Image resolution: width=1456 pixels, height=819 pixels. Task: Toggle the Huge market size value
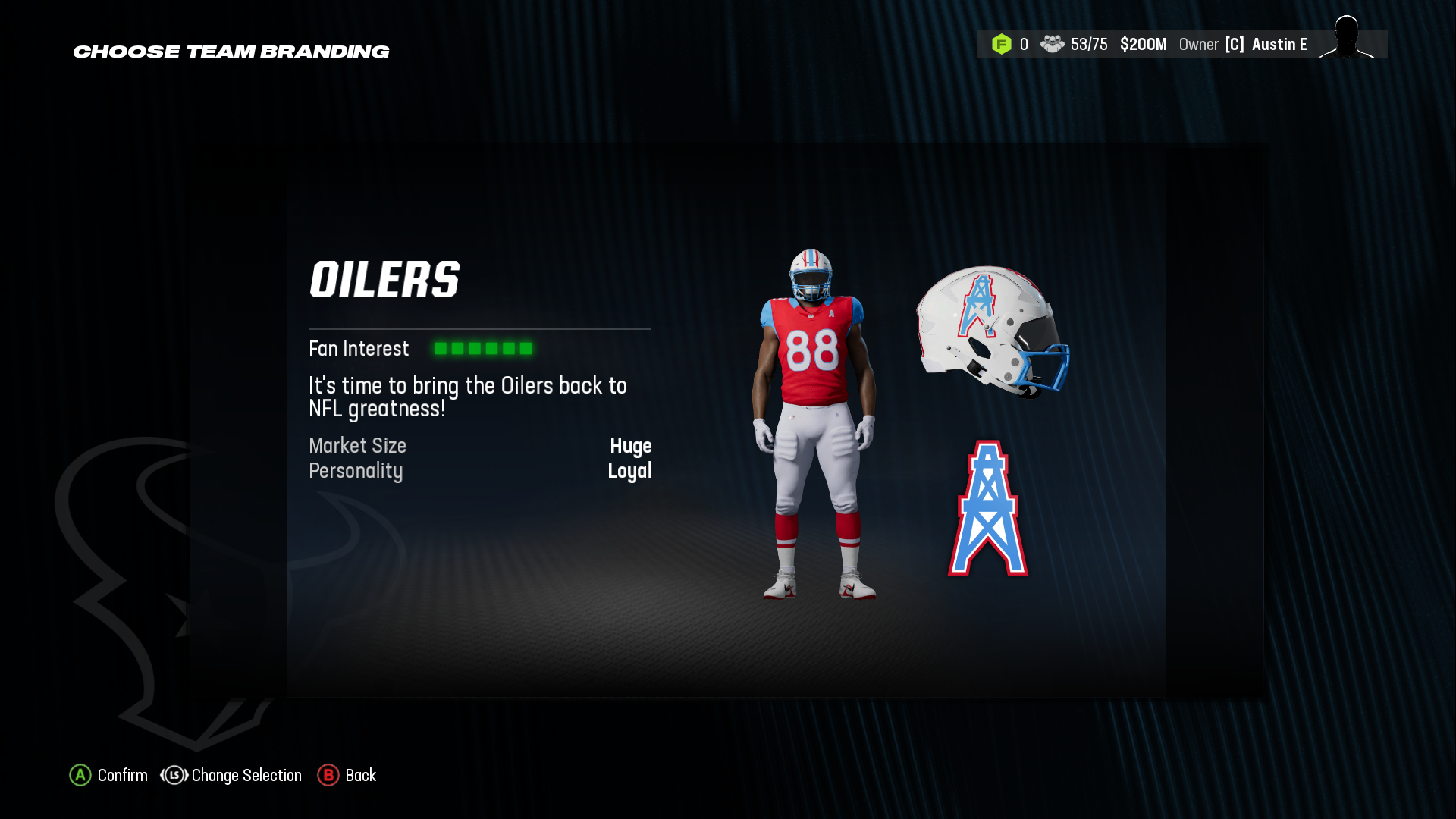[x=632, y=447]
